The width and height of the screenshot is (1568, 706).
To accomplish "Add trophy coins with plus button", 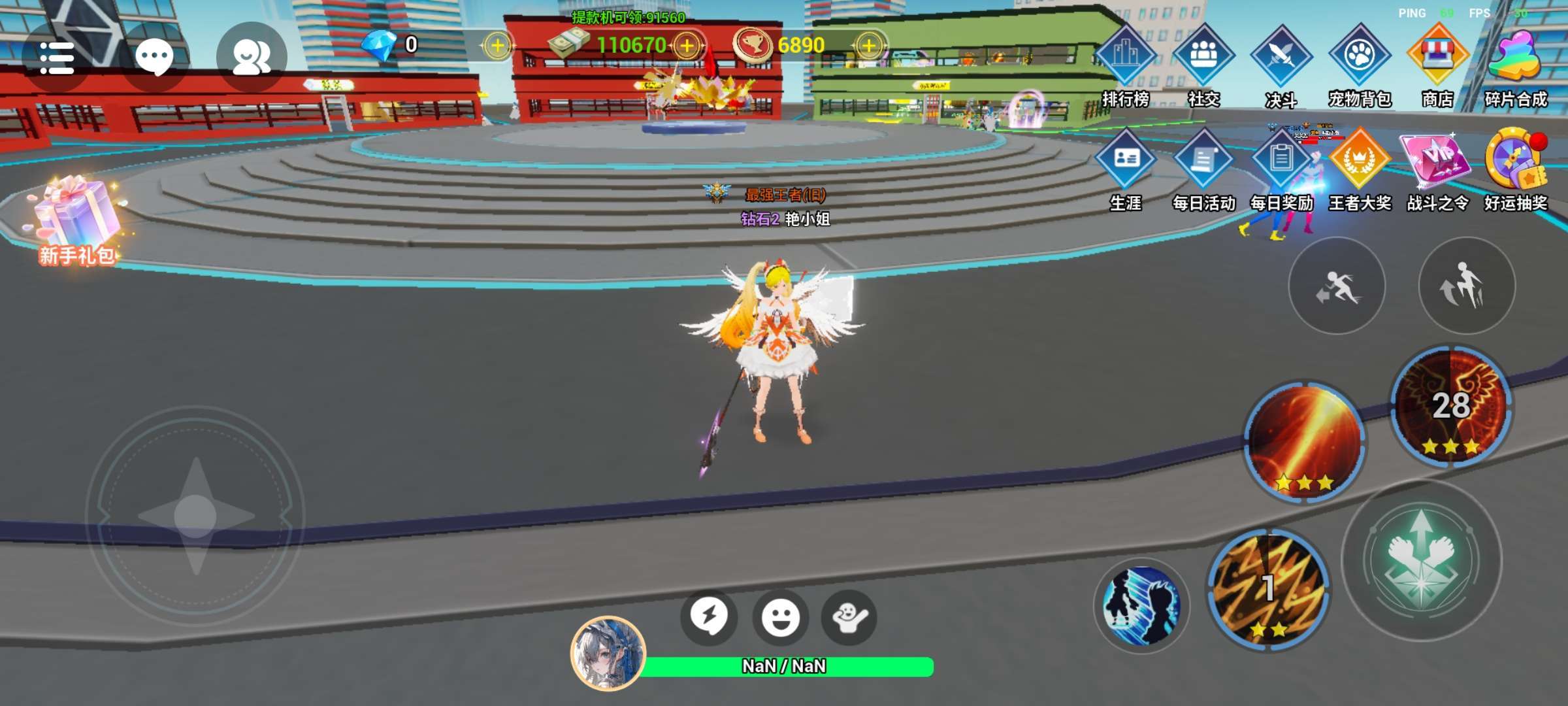I will (869, 46).
